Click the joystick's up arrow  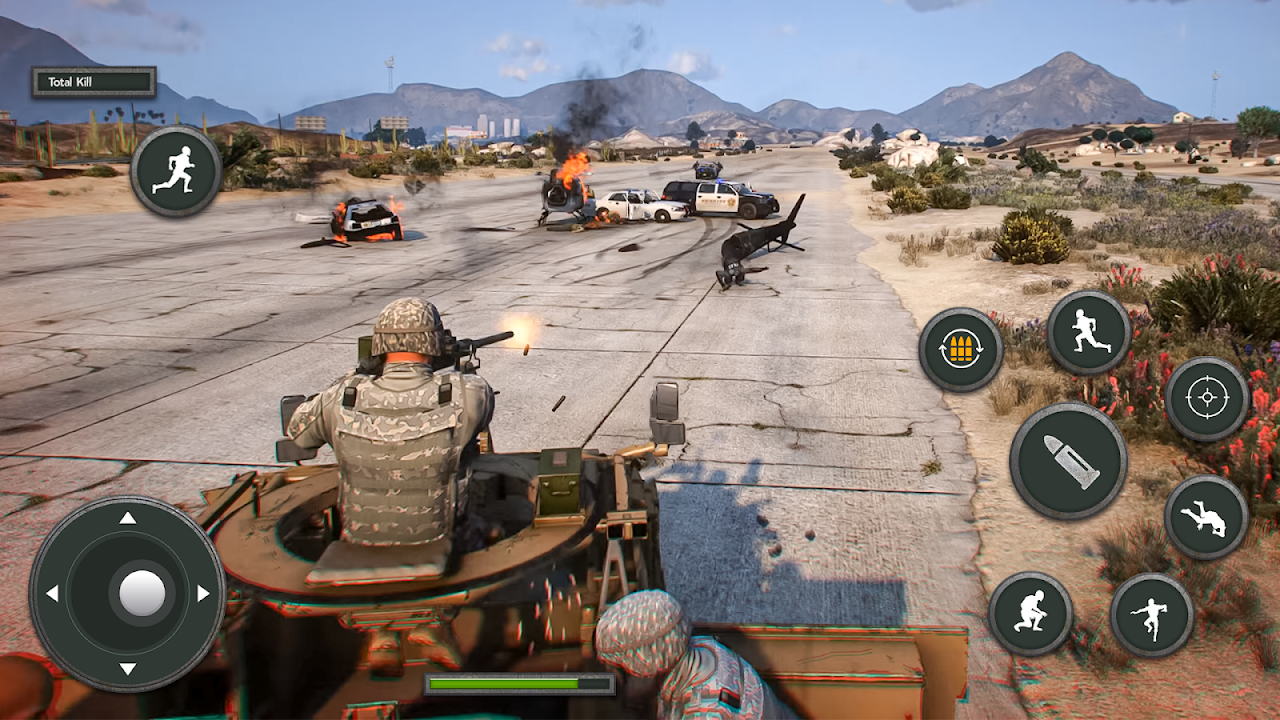tap(128, 518)
